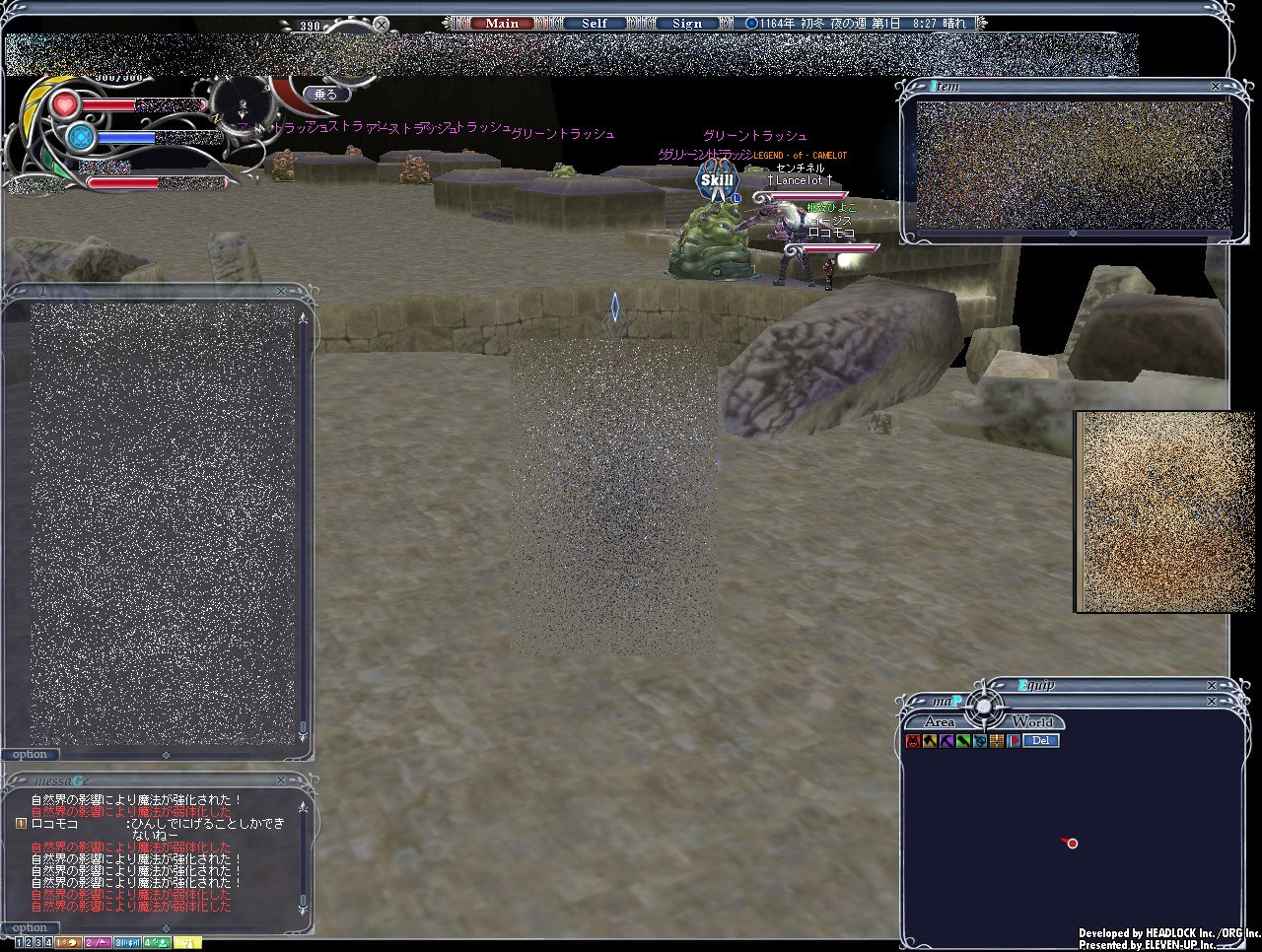Select the pink chat channel 2 tab
This screenshot has width=1262, height=952.
97,943
